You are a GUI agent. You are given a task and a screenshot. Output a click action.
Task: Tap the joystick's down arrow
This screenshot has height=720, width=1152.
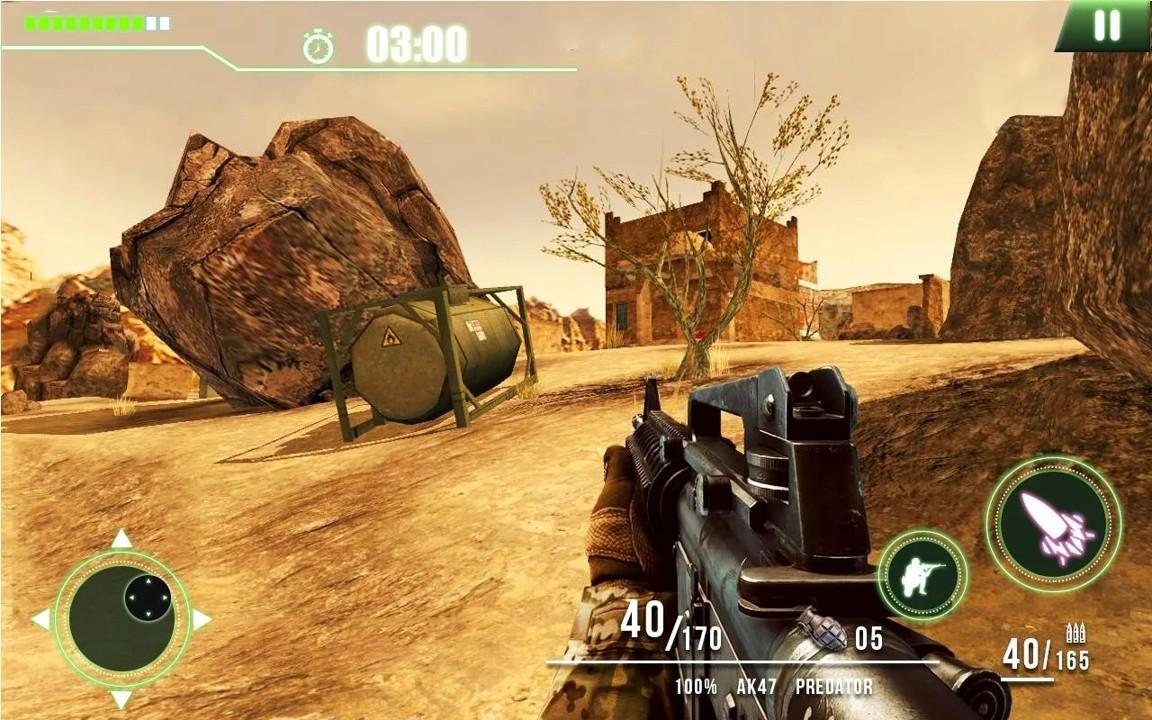[122, 698]
